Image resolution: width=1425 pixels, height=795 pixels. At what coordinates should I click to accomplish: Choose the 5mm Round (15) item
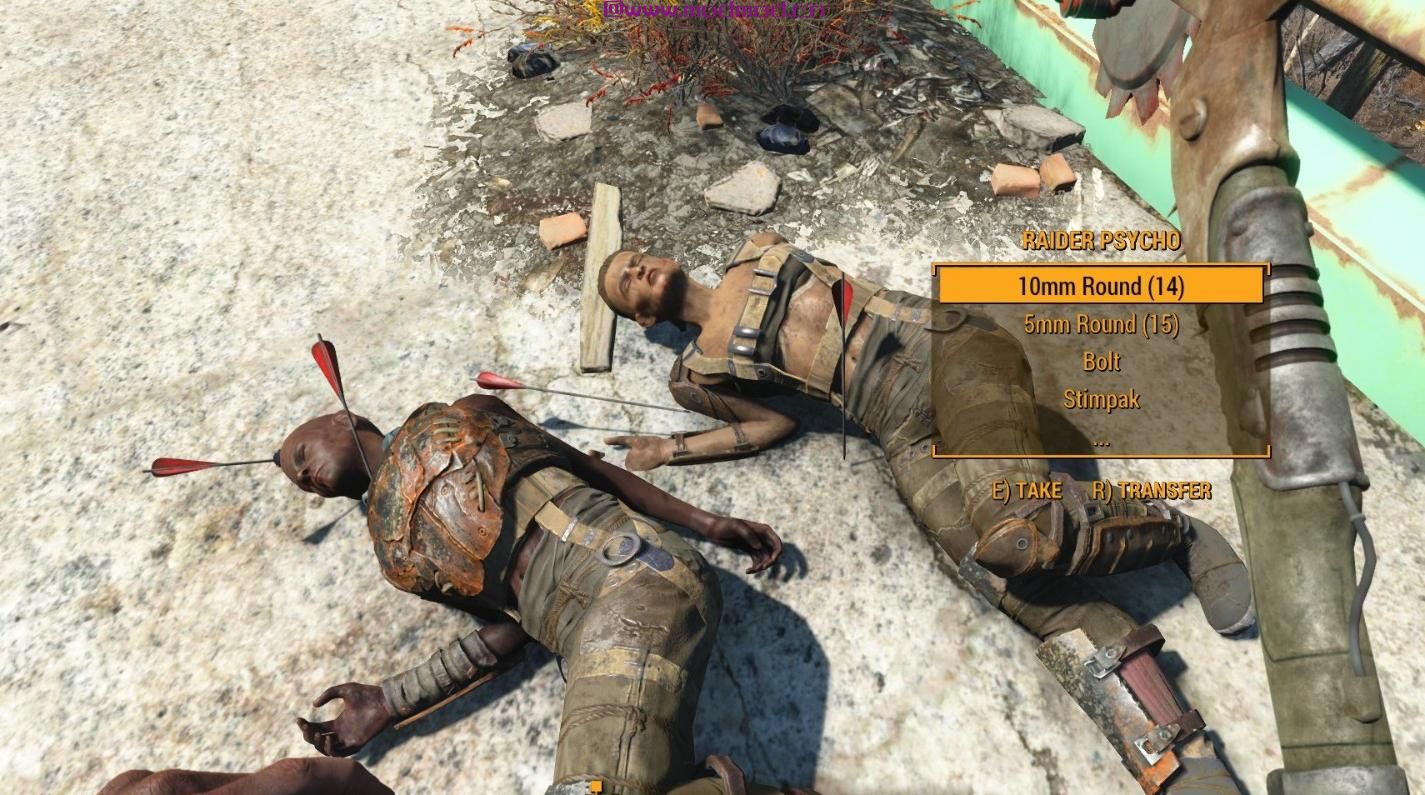coord(1100,324)
